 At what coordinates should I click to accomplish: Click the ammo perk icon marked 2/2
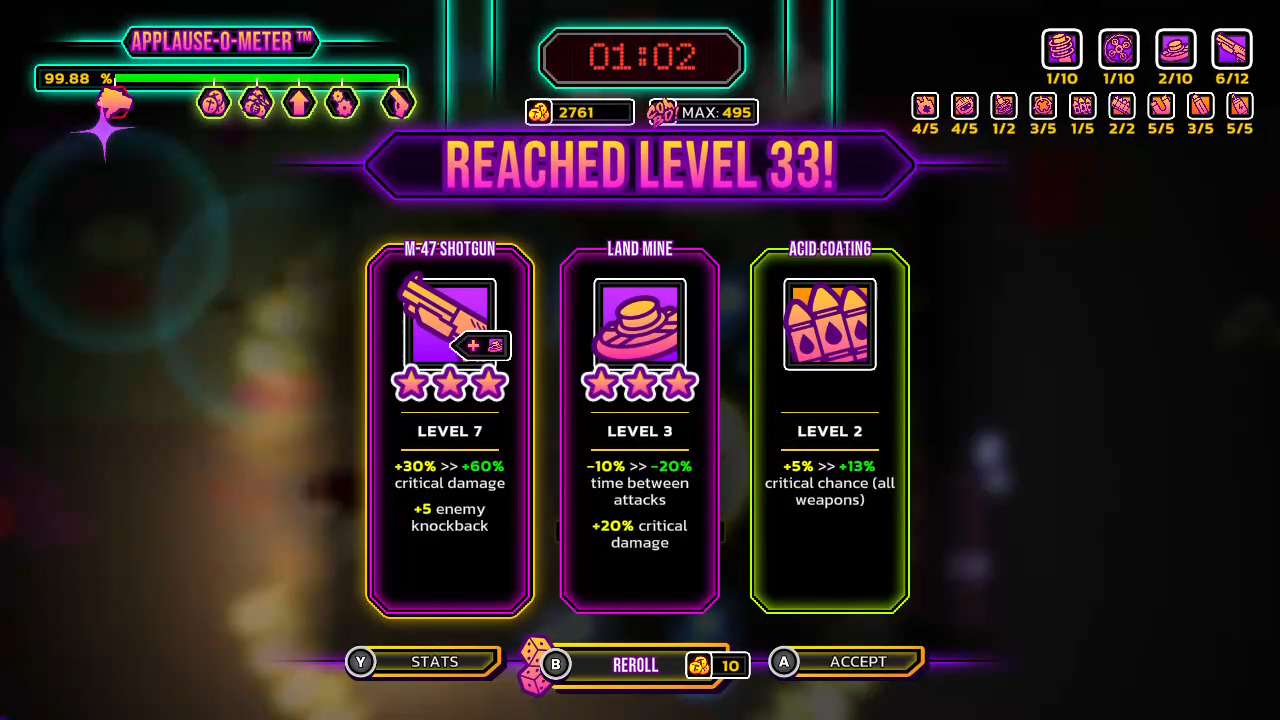(x=1121, y=105)
